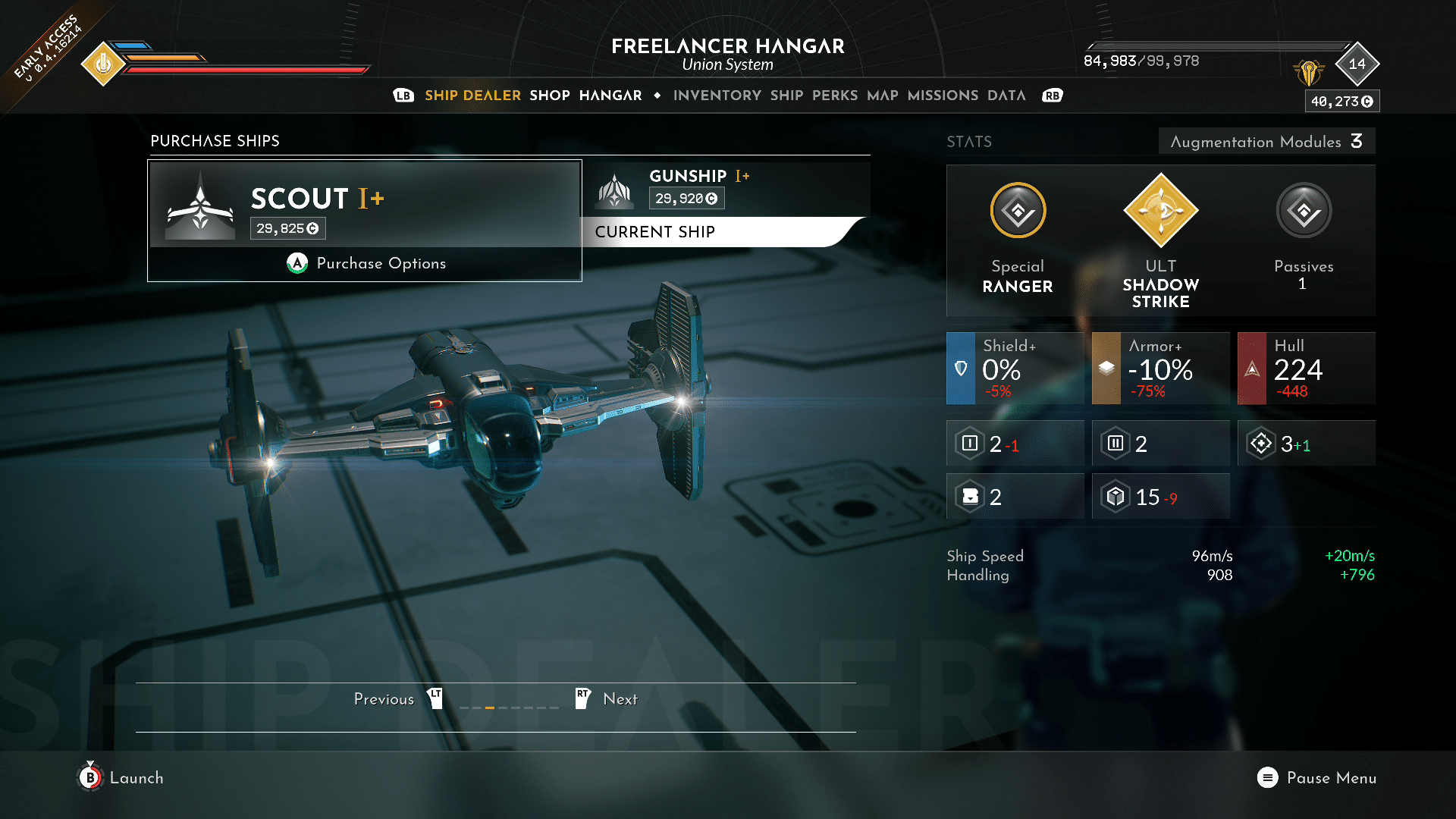This screenshot has height=819, width=1456.
Task: Open the Pause Menu
Action: coord(1318,778)
